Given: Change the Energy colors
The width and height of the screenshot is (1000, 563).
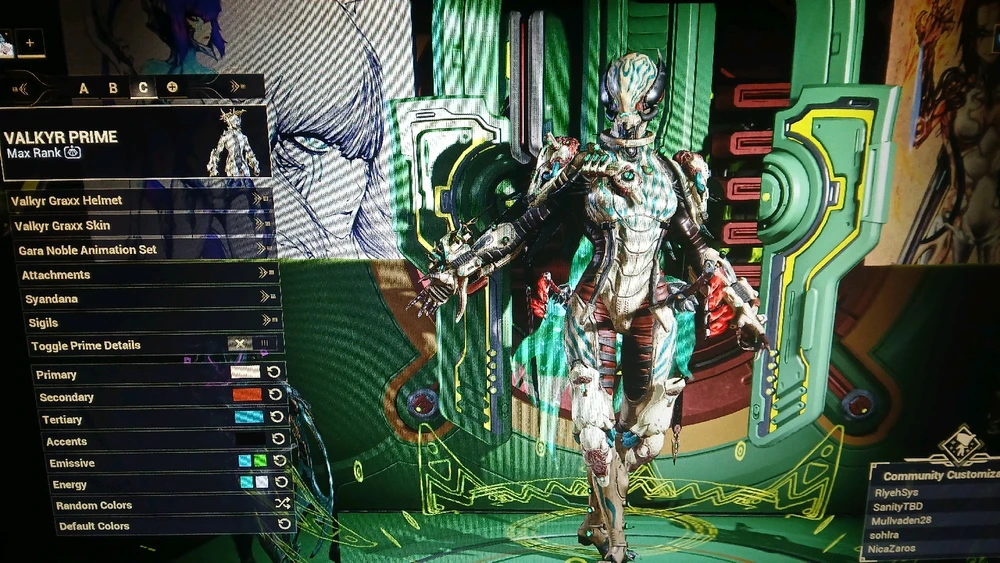Looking at the screenshot, I should pyautogui.click(x=253, y=483).
